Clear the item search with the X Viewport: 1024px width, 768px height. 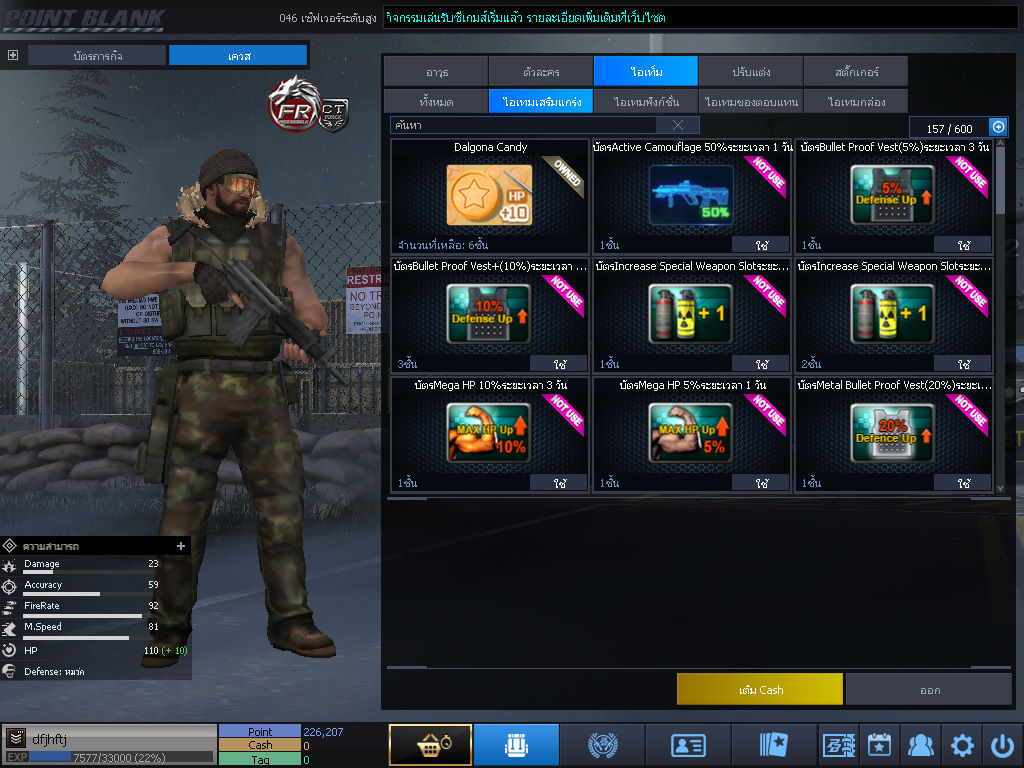pyautogui.click(x=678, y=126)
